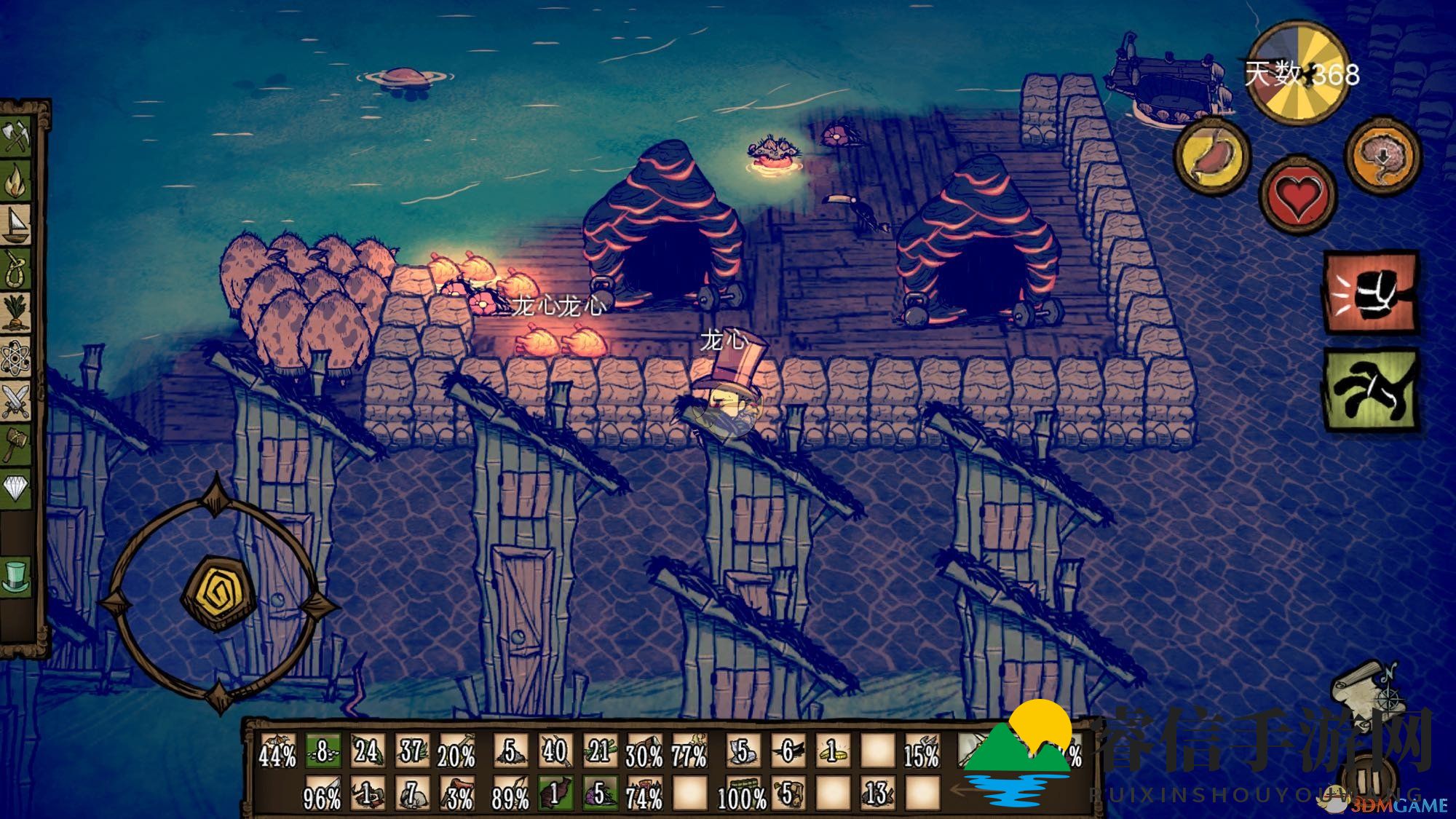Open the green top hat Dress tab
This screenshot has width=1456, height=819.
click(16, 575)
